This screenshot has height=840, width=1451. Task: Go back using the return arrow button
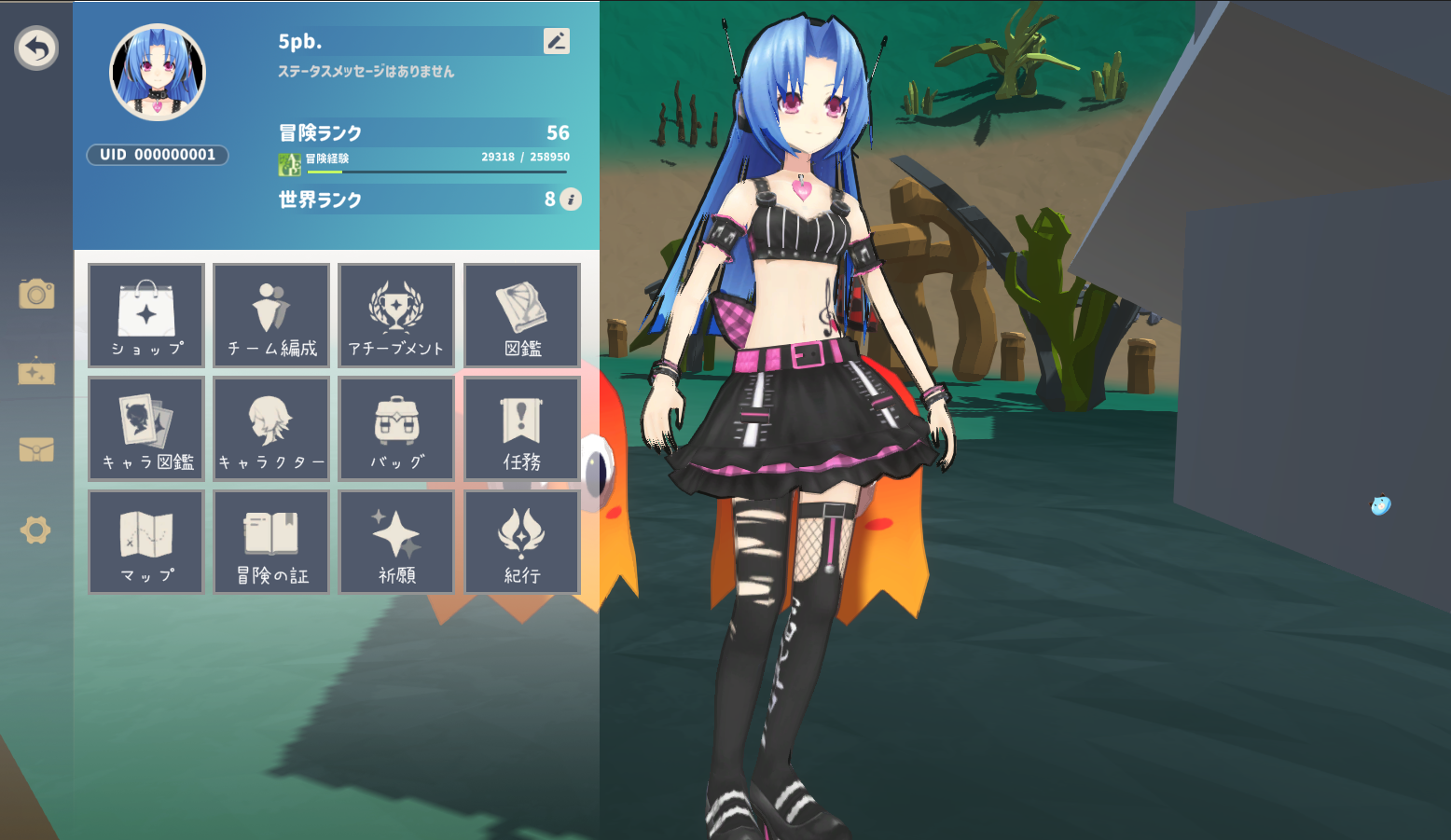(x=36, y=48)
